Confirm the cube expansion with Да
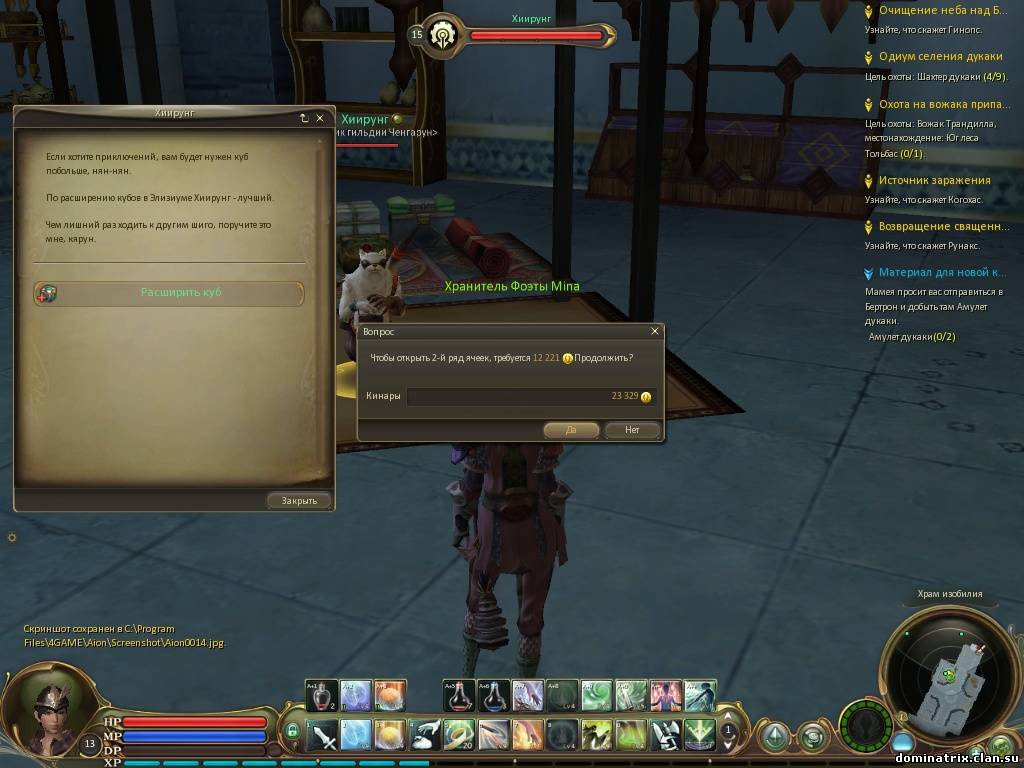 click(x=571, y=430)
